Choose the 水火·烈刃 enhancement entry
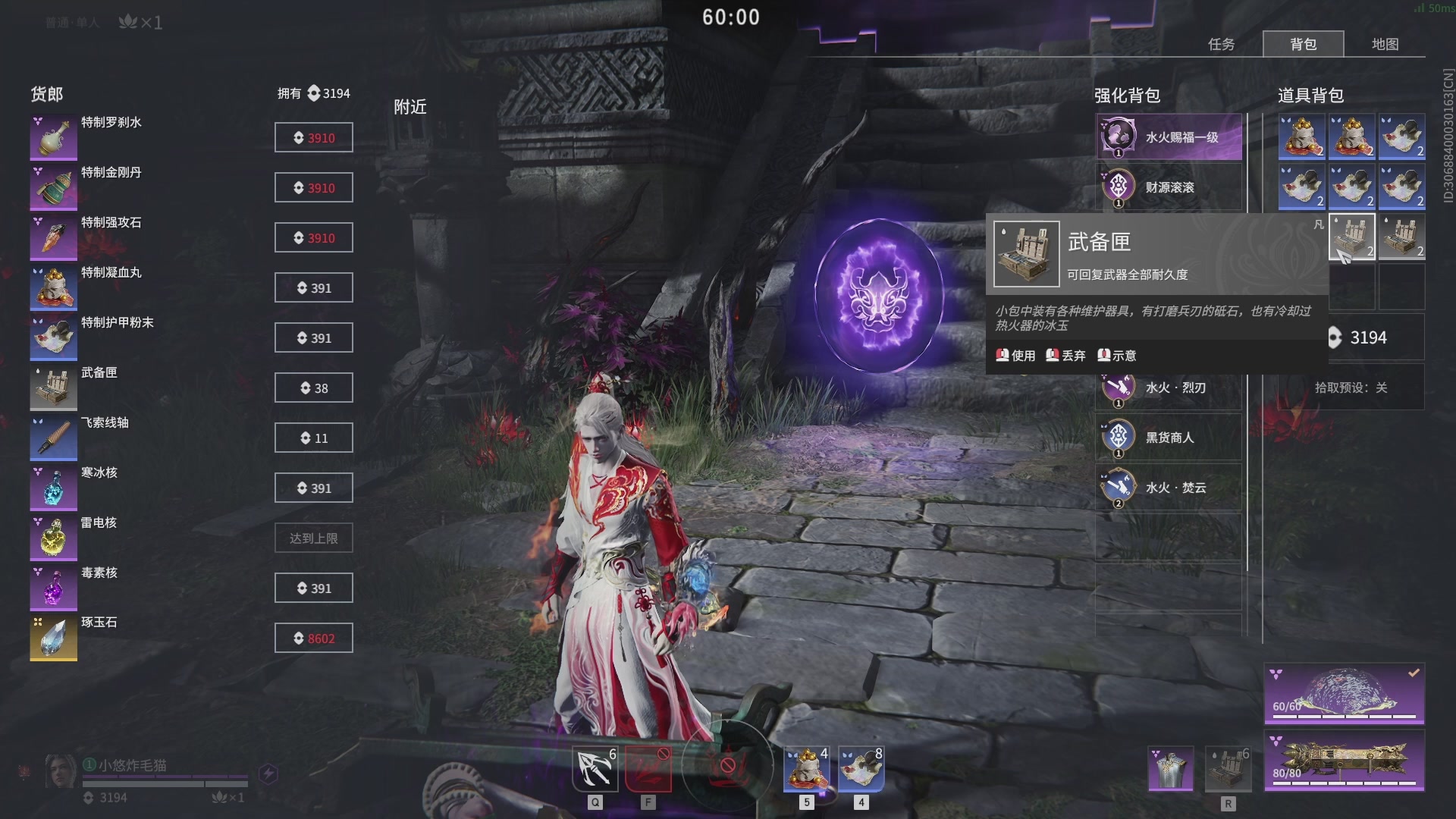The width and height of the screenshot is (1456, 819). pyautogui.click(x=1169, y=388)
